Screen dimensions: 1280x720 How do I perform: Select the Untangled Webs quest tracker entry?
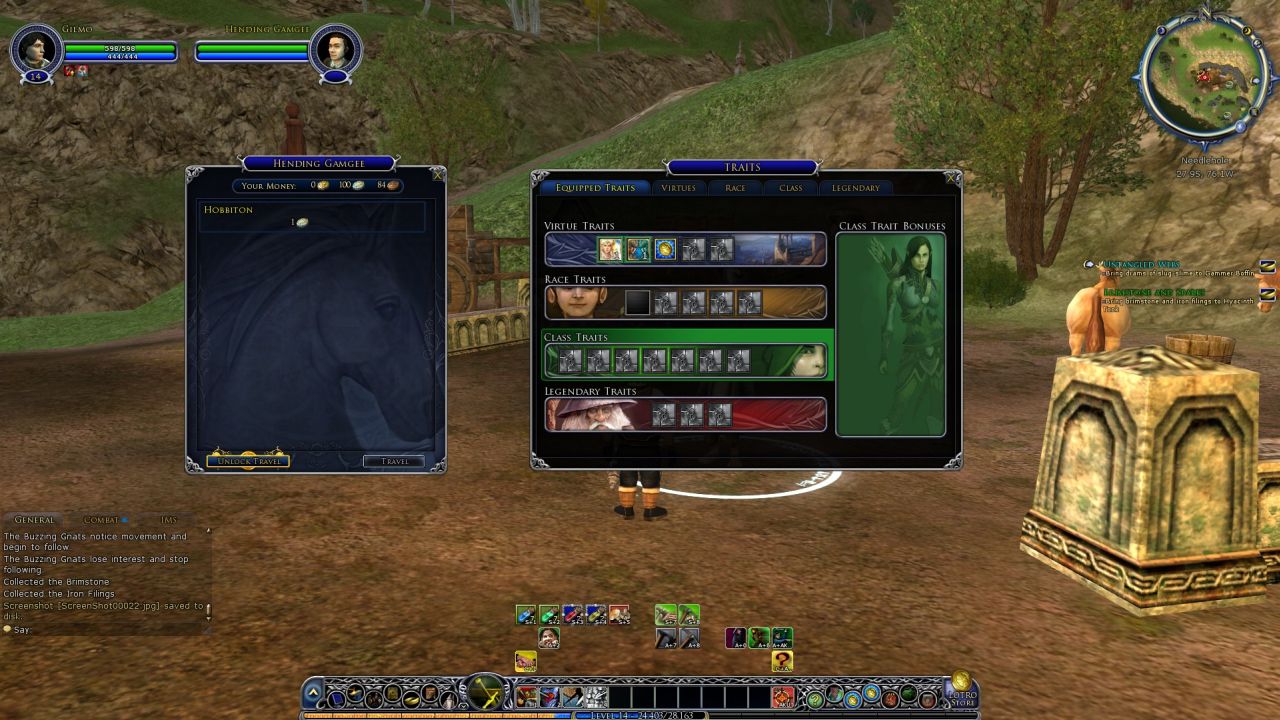point(1140,265)
